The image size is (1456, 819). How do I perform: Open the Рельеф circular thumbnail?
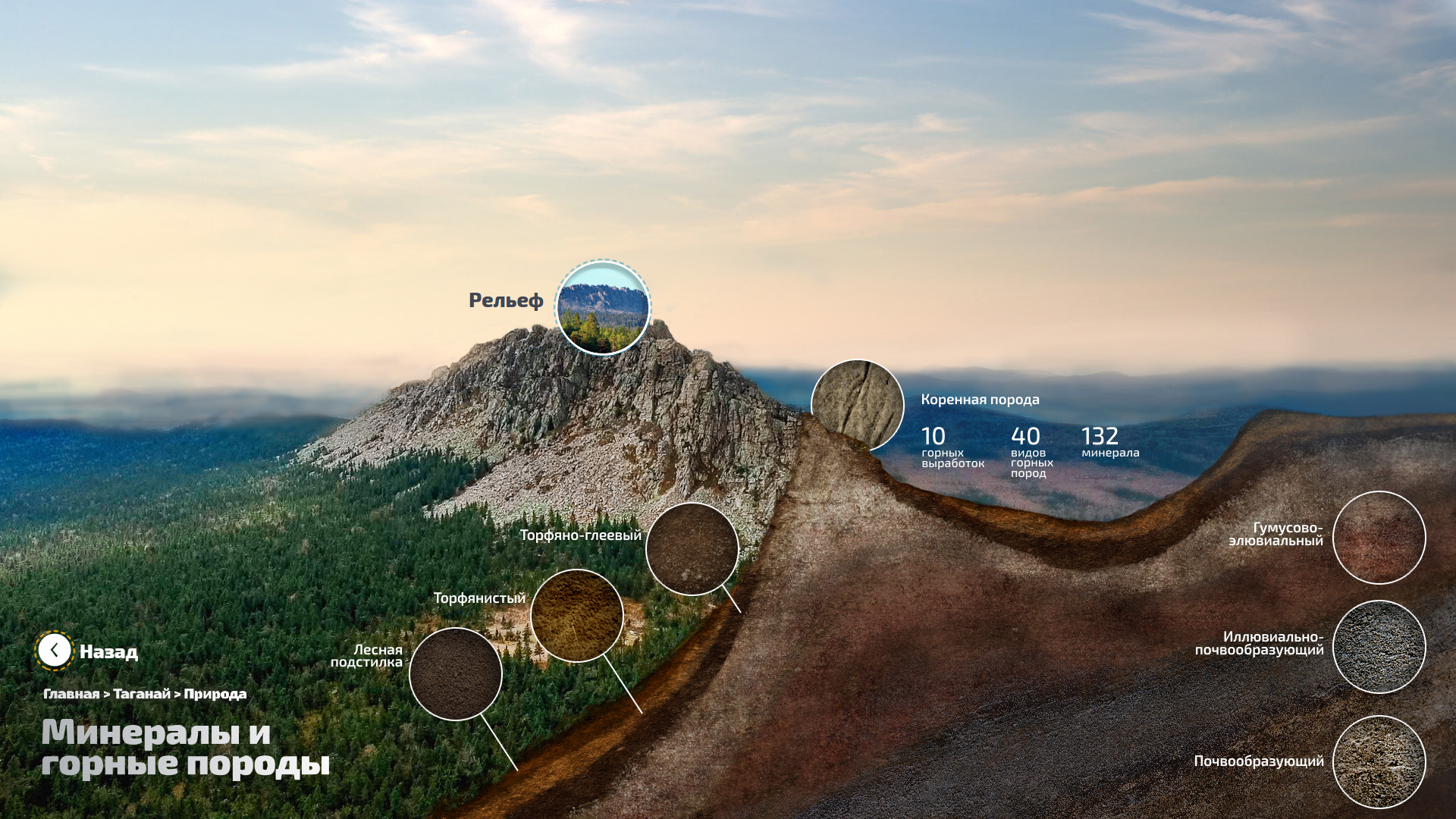click(x=603, y=307)
